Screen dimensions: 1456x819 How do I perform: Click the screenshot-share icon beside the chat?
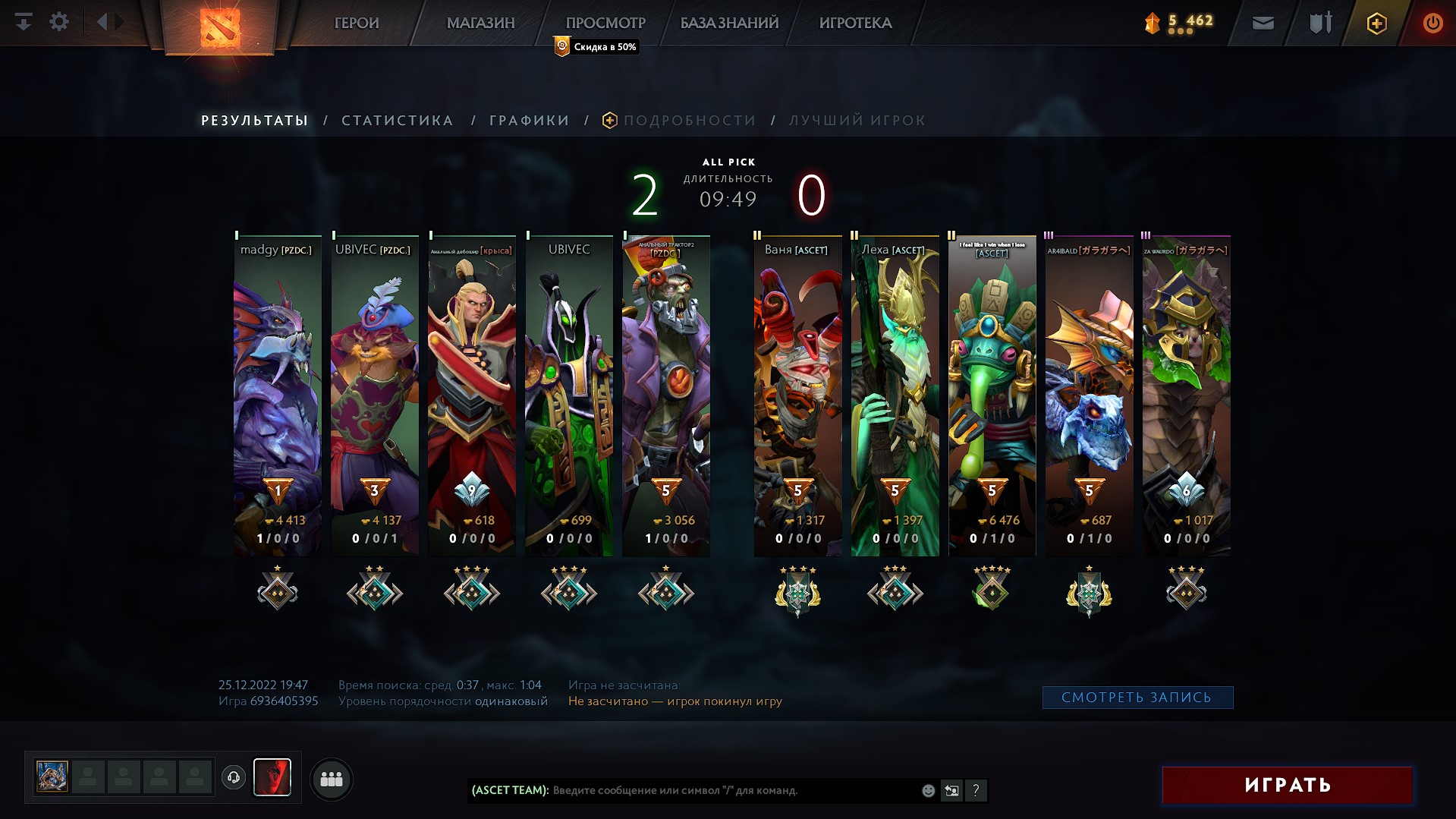pyautogui.click(x=951, y=790)
